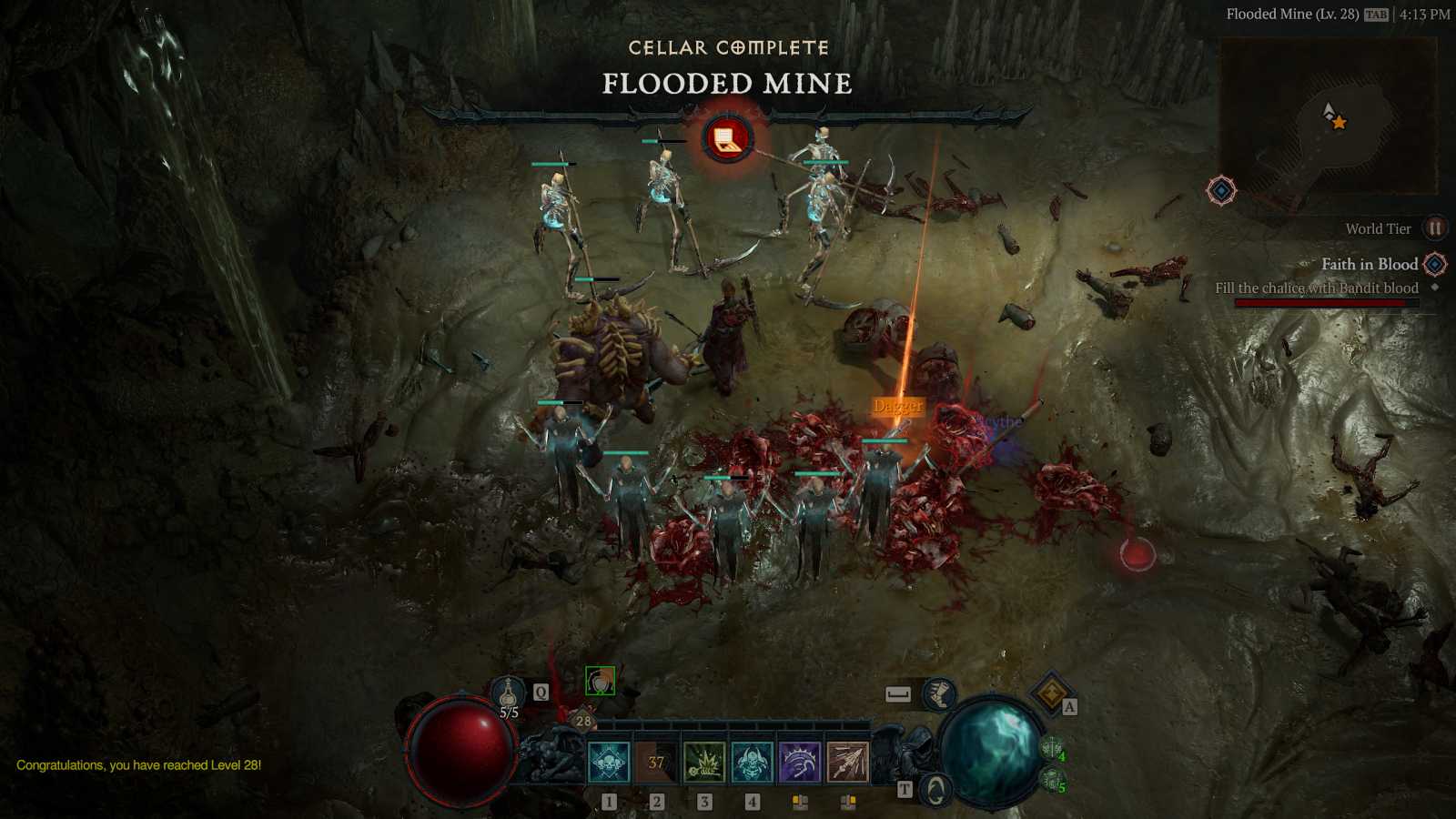Screen dimensions: 1456x819
Task: Toggle the Faith in Blood quest tracker icon
Action: 1436,264
